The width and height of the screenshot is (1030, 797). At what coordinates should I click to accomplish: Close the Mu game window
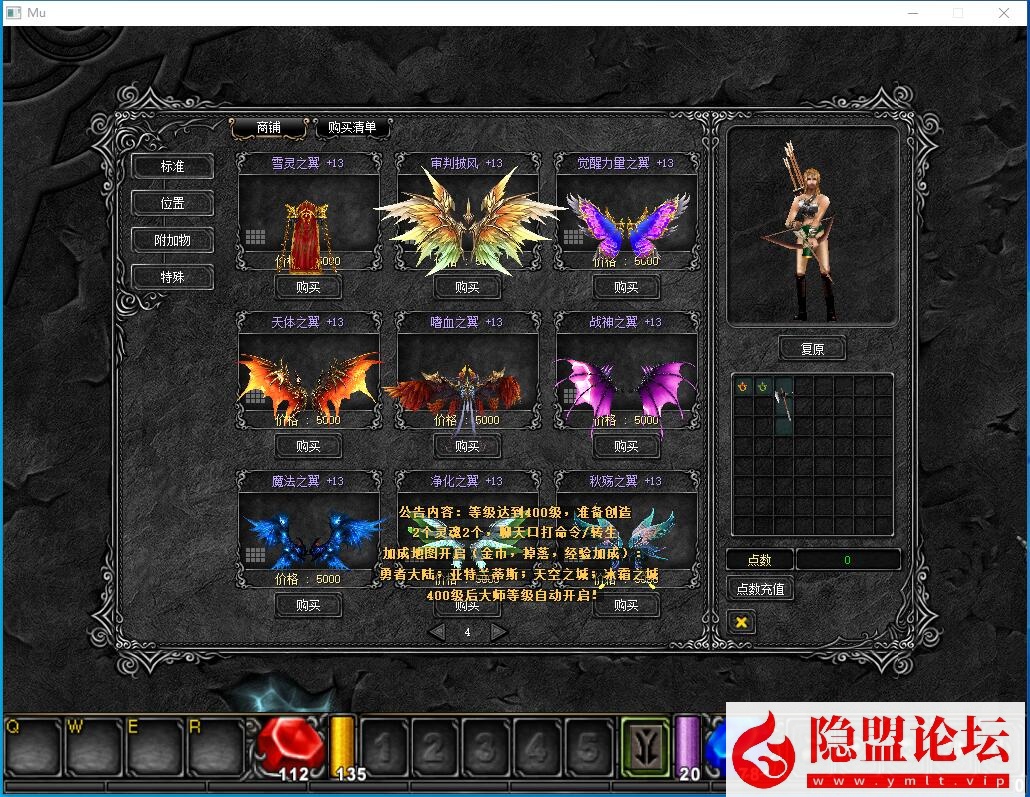point(1004,13)
